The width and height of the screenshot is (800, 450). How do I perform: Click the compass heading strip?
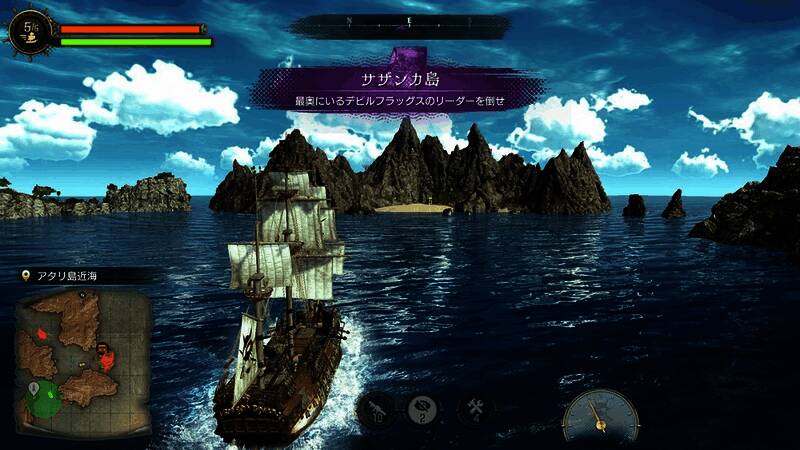[400, 22]
